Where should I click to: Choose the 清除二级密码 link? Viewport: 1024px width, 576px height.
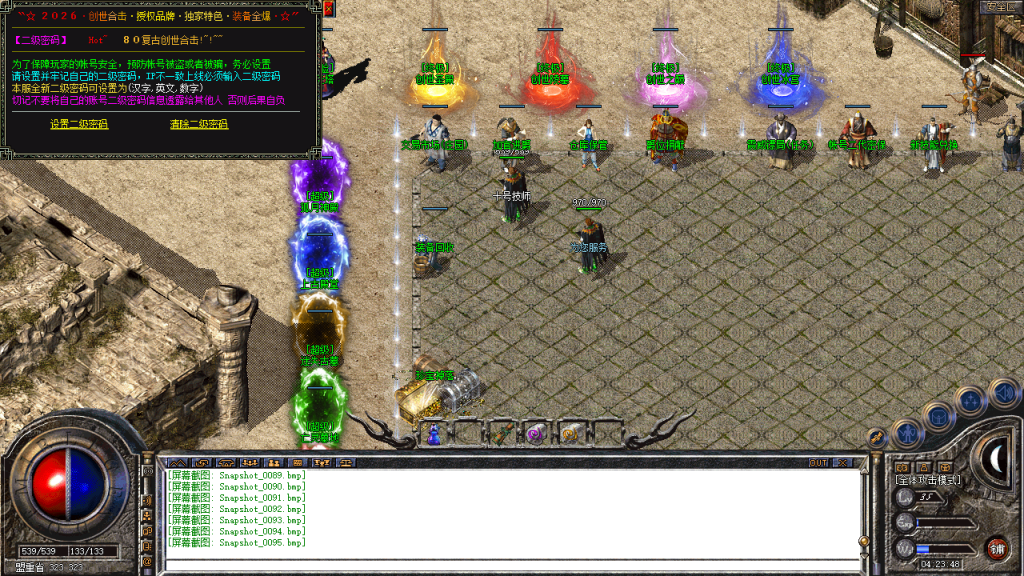point(199,124)
